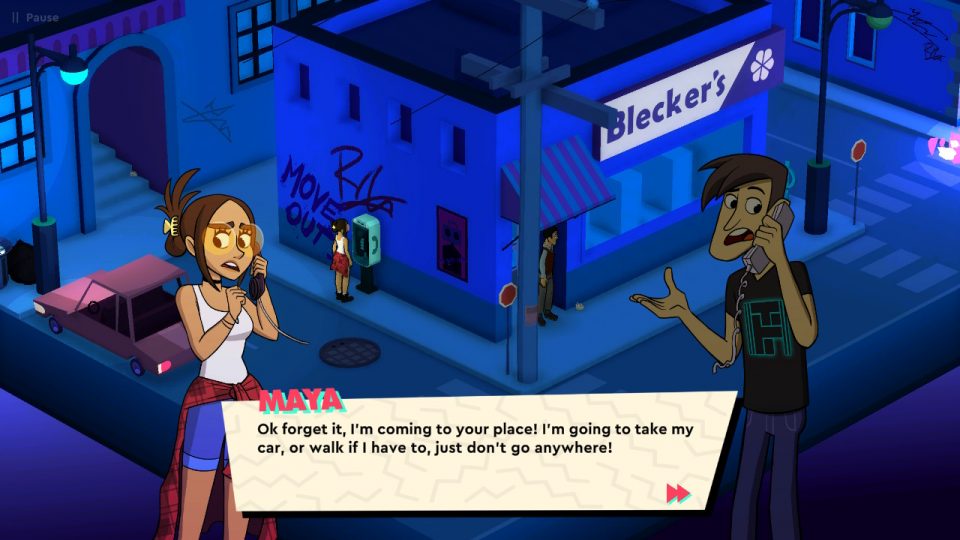Pause the game with the Pause button
This screenshot has height=540, width=960.
(34, 17)
